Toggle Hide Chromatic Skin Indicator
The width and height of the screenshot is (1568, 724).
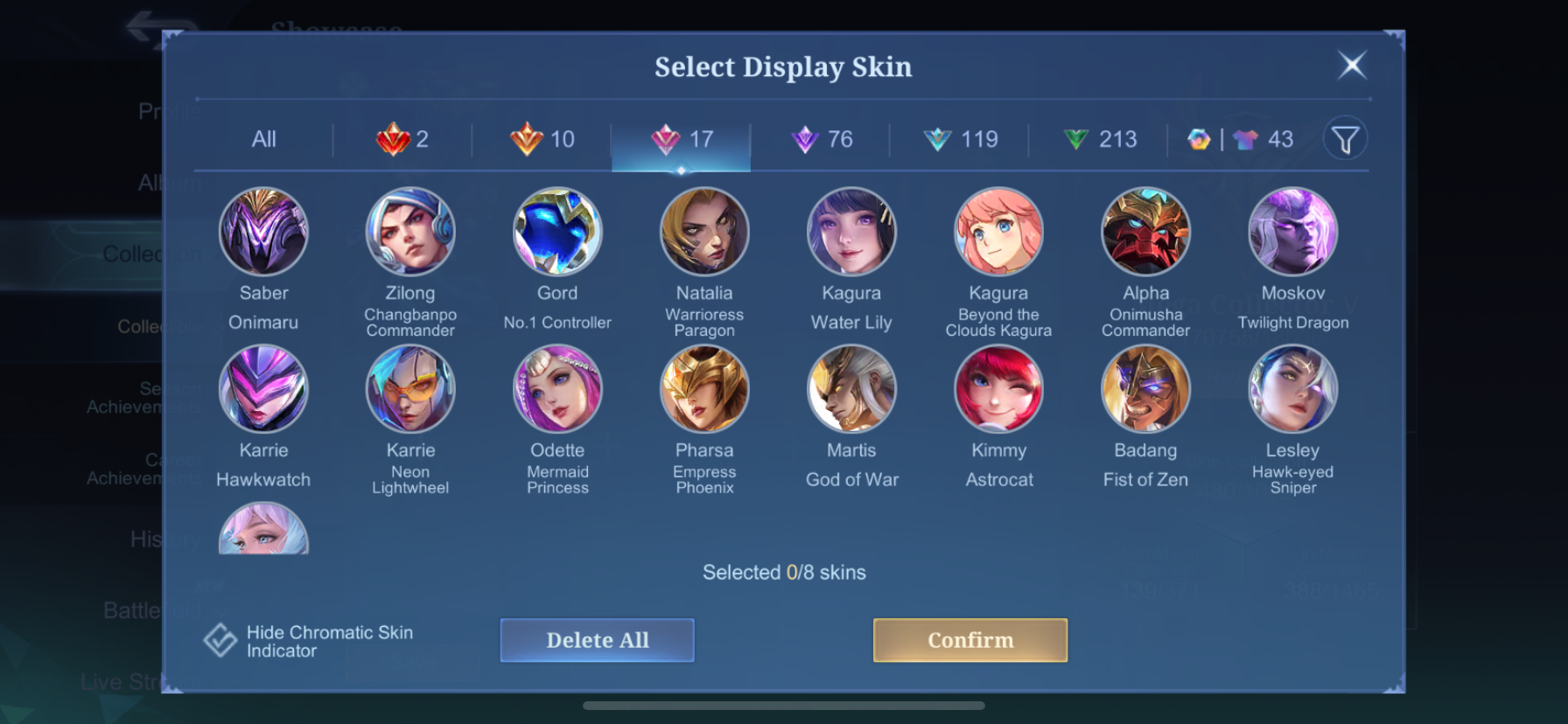pos(220,640)
